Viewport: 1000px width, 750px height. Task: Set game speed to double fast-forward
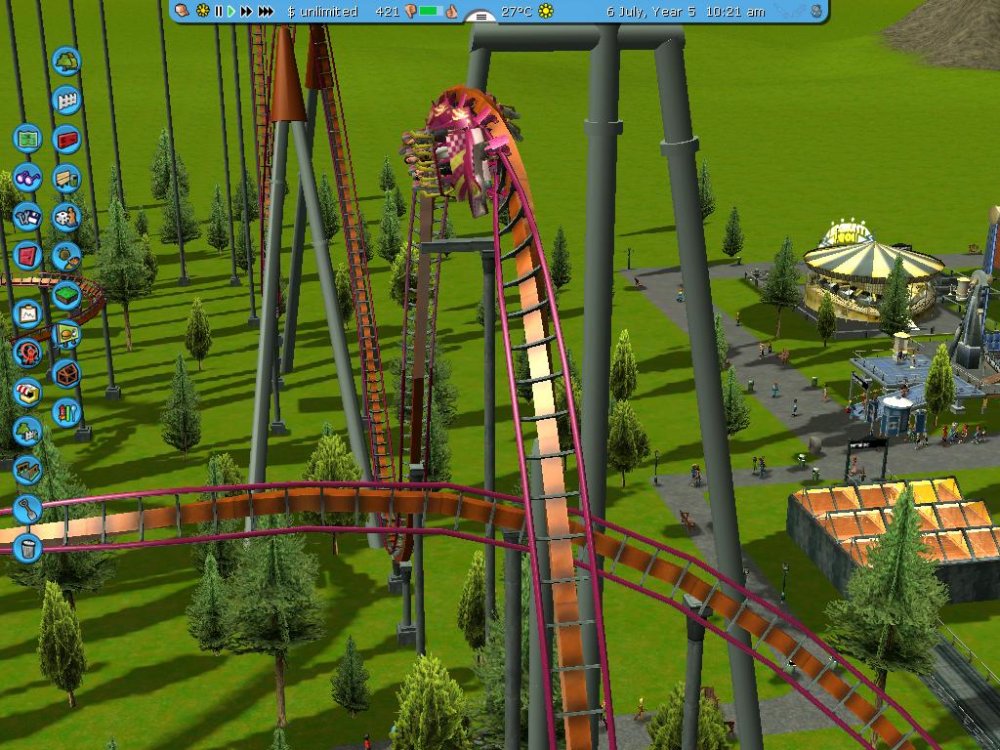246,11
